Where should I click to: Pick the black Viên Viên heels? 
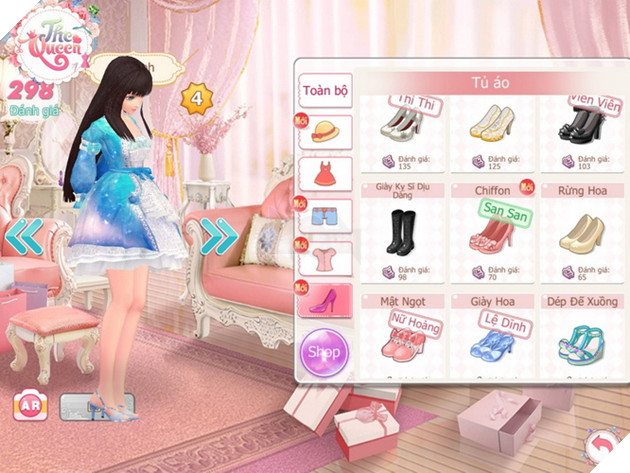tap(581, 125)
